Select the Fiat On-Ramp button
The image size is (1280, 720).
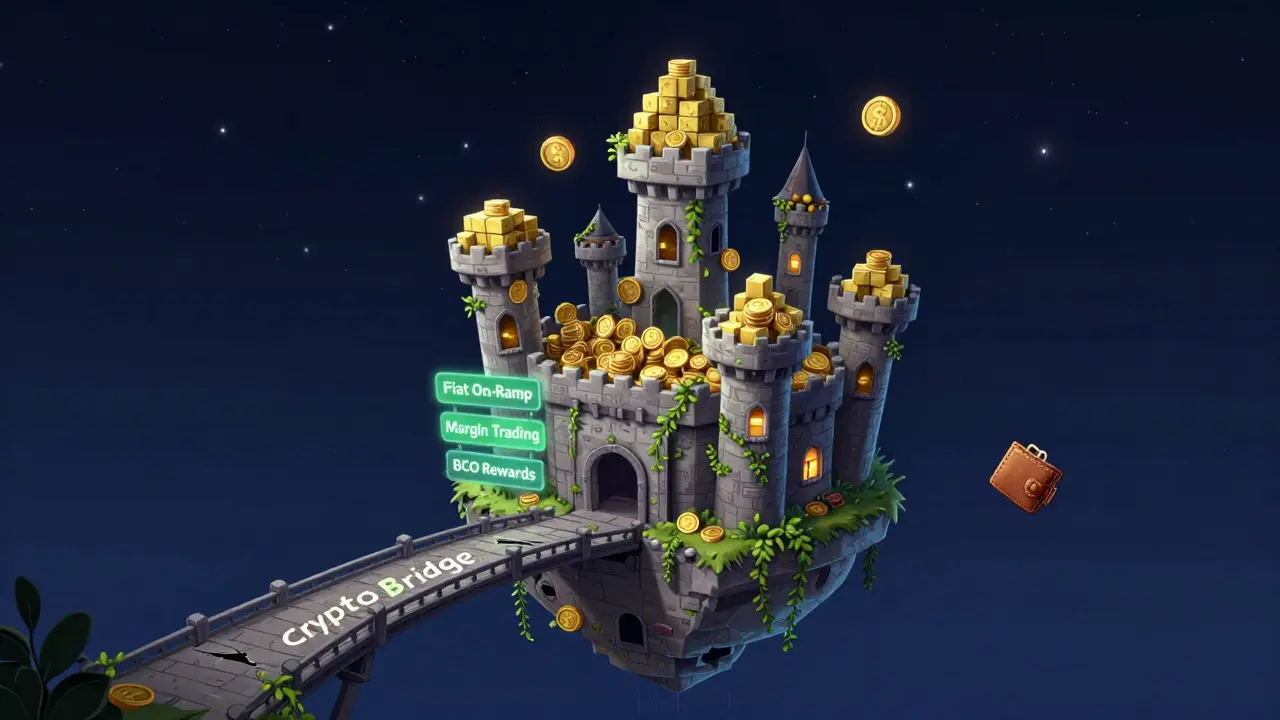(x=487, y=391)
